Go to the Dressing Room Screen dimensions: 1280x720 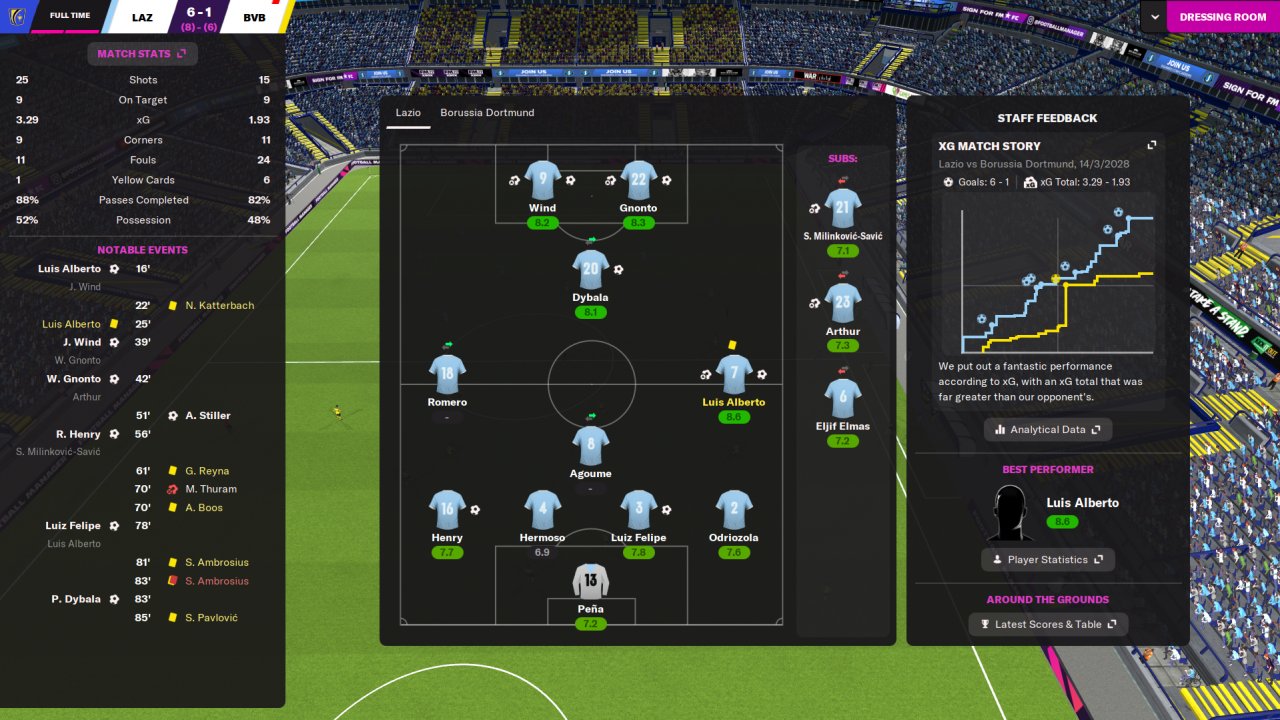point(1222,17)
